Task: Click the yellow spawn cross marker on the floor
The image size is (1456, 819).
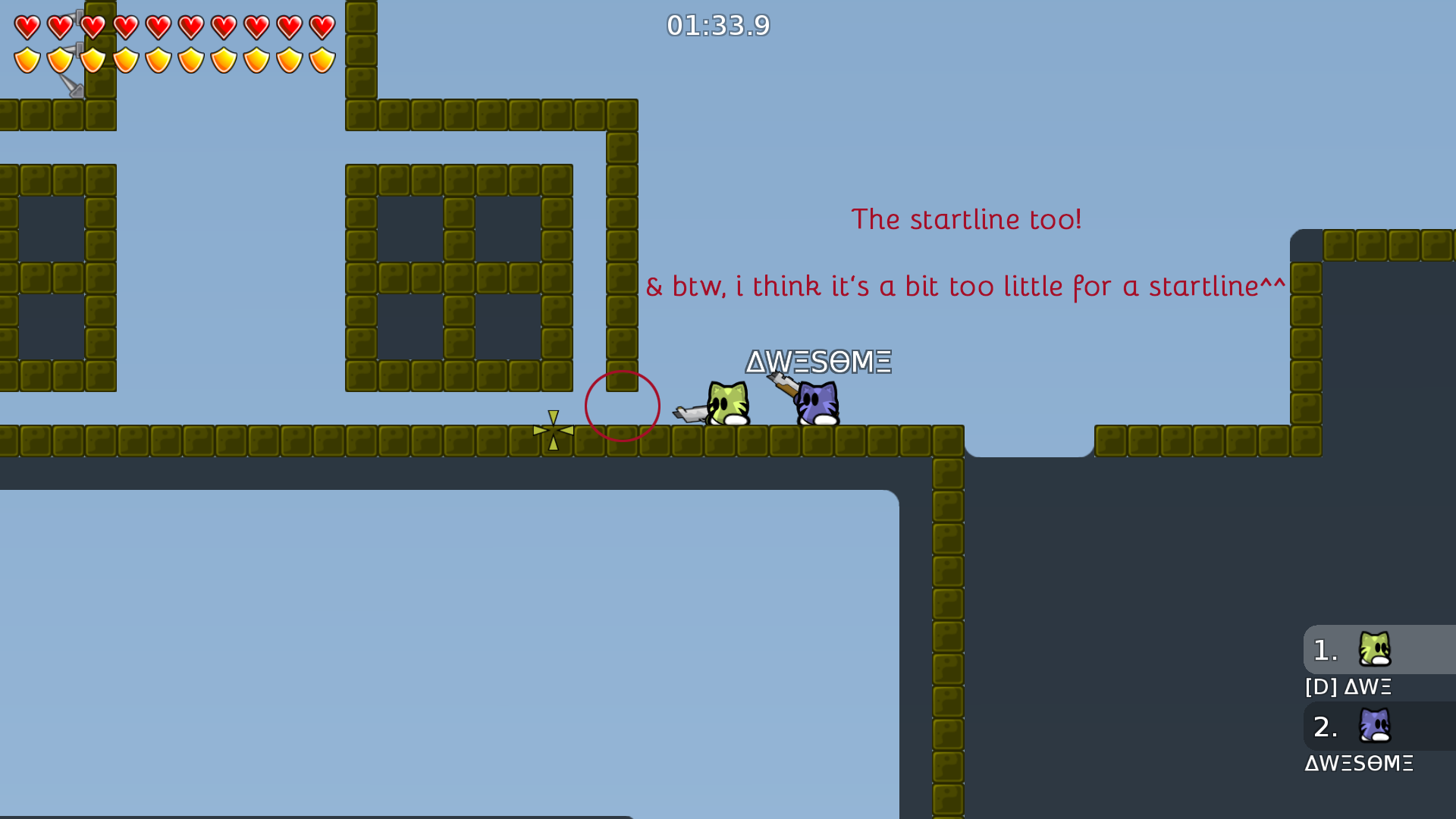Action: click(553, 429)
